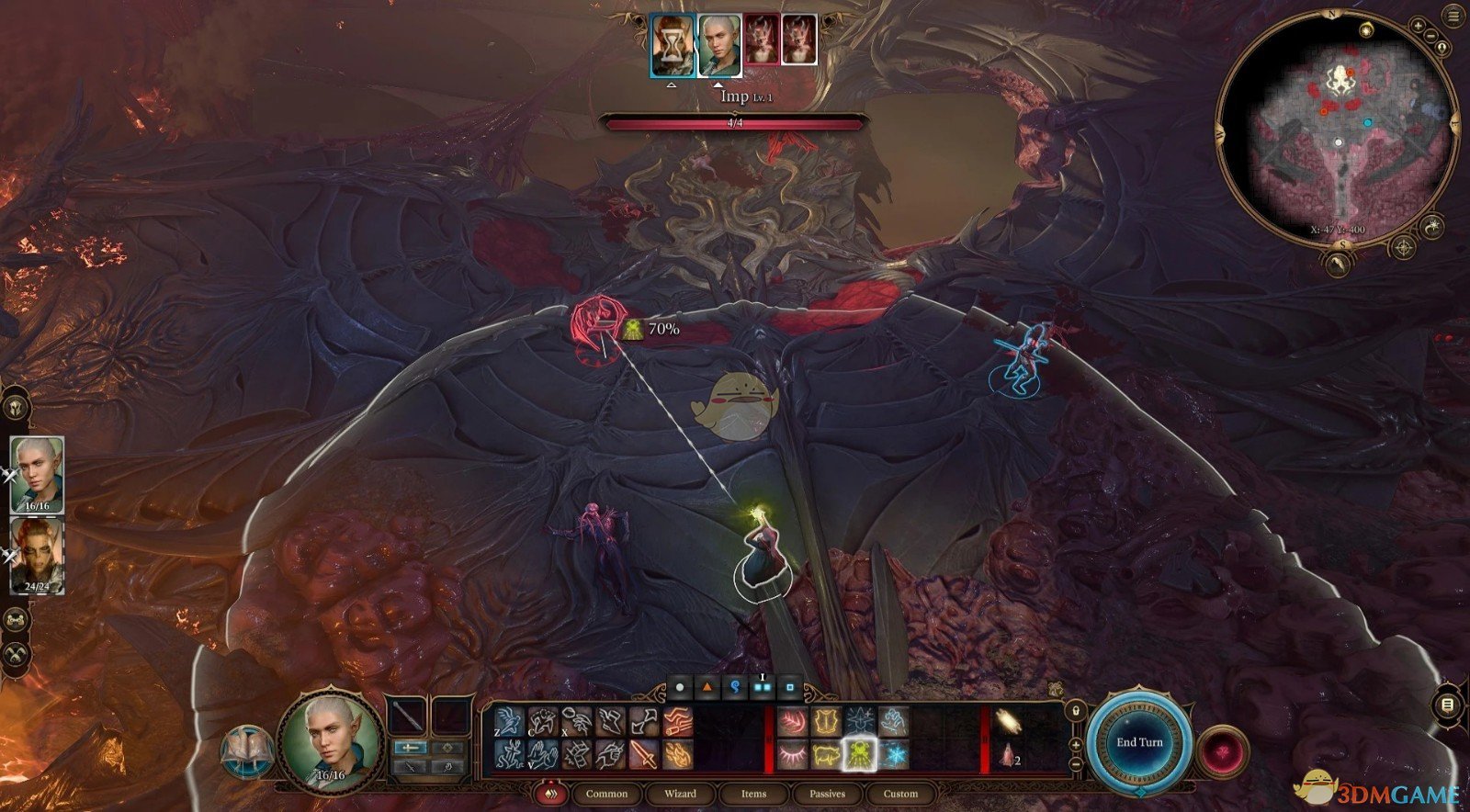The width and height of the screenshot is (1470, 812).
Task: Zoom in on the minimap
Action: (1419, 26)
